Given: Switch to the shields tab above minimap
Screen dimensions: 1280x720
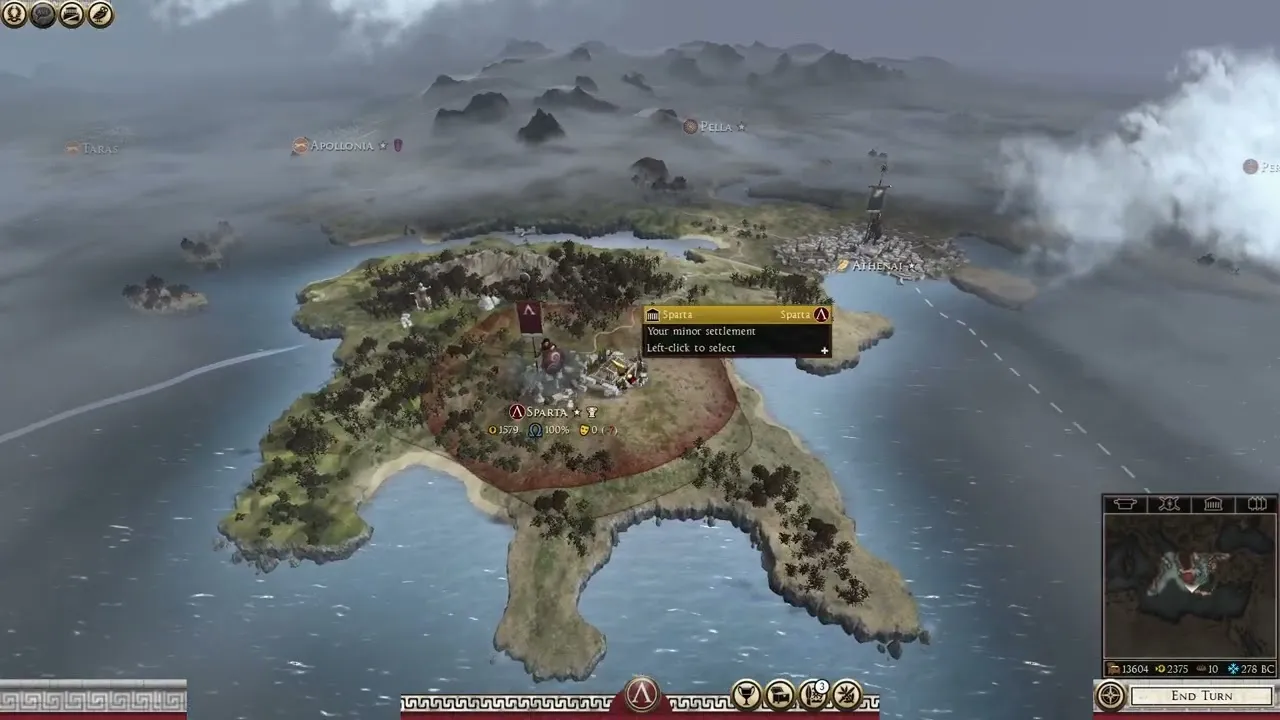Looking at the screenshot, I should [1258, 504].
